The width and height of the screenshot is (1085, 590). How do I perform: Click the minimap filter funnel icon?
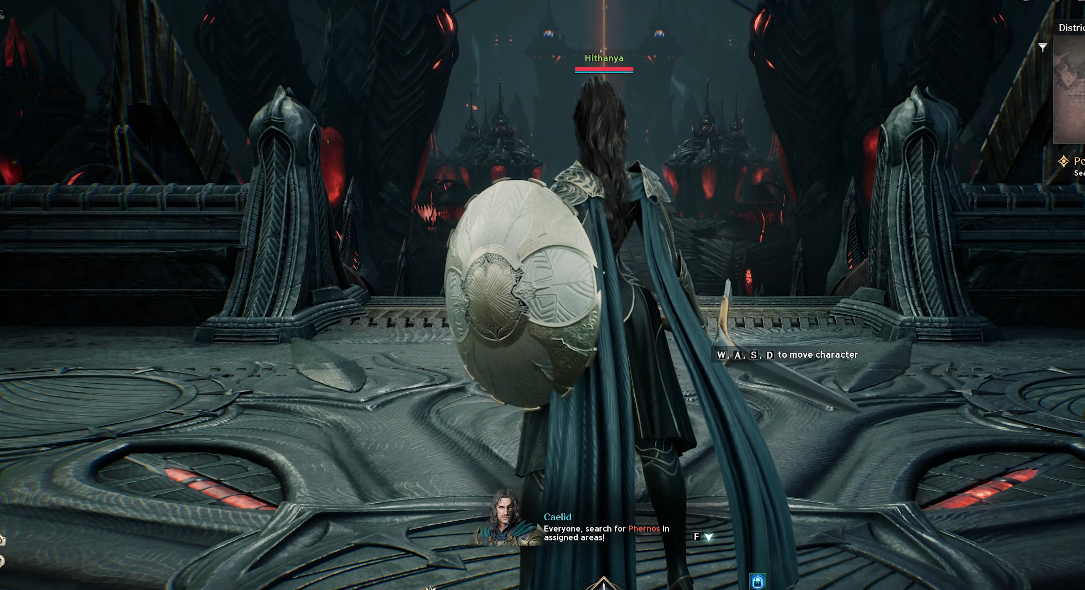1043,47
